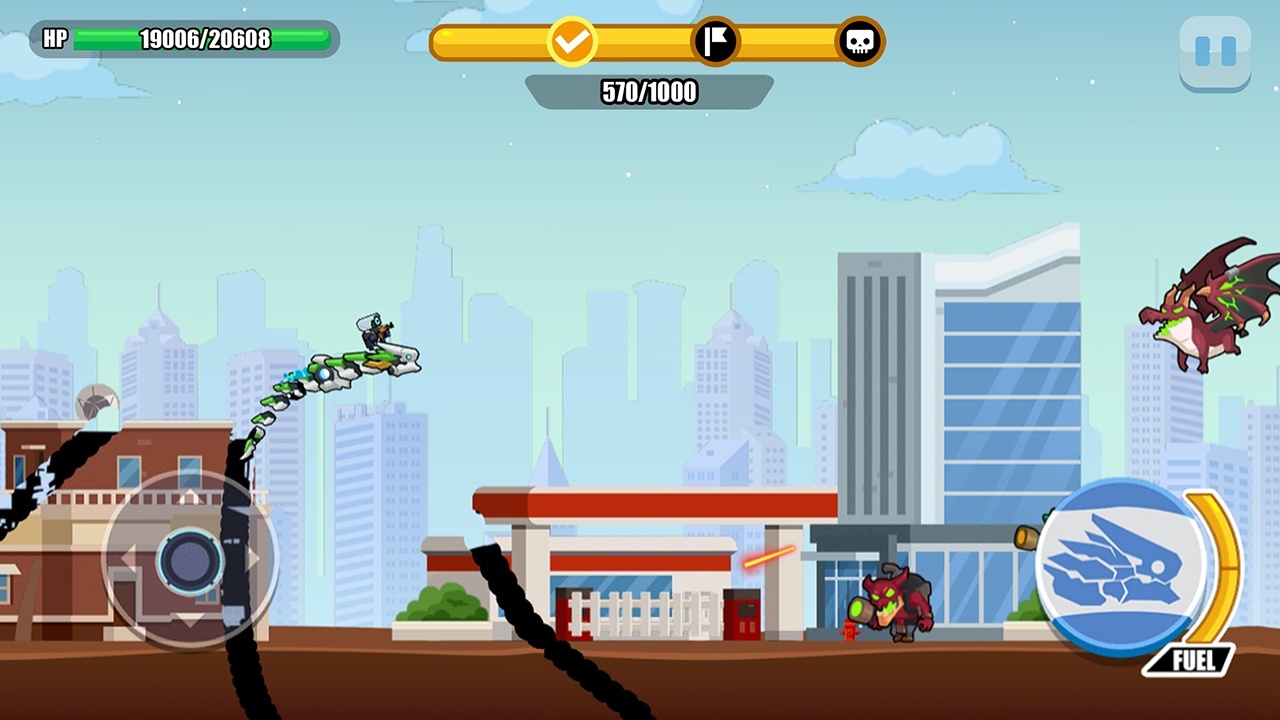Tap the virtual joystick center knob
The height and width of the screenshot is (720, 1280).
coord(190,559)
